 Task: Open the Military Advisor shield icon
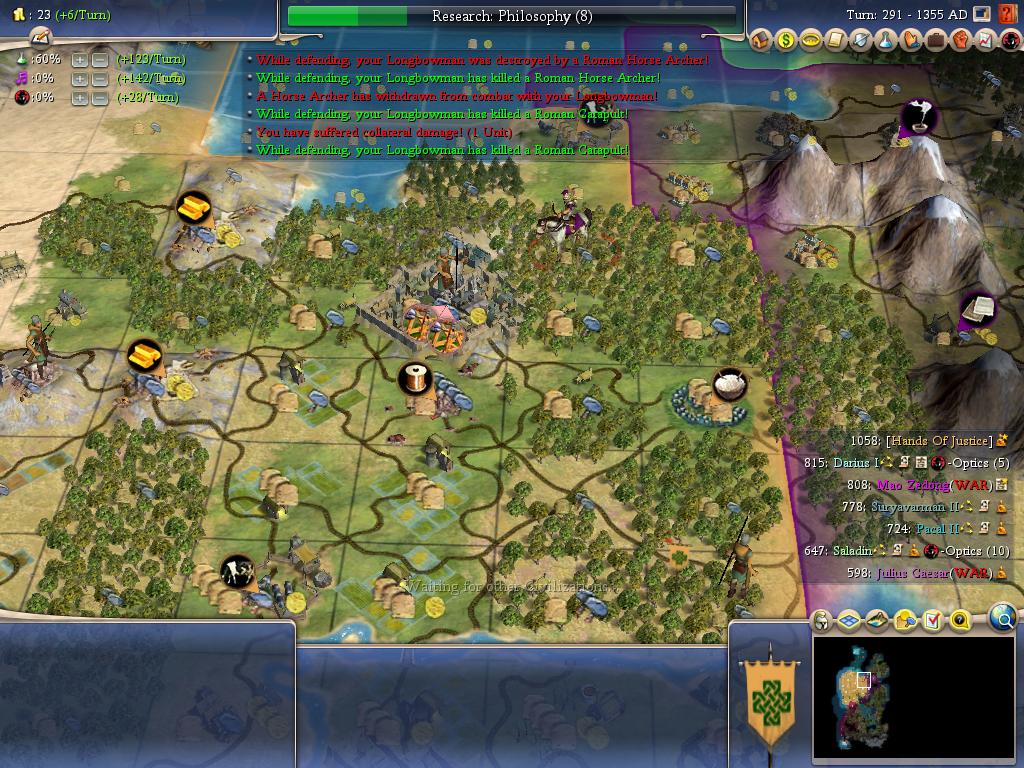[x=860, y=41]
